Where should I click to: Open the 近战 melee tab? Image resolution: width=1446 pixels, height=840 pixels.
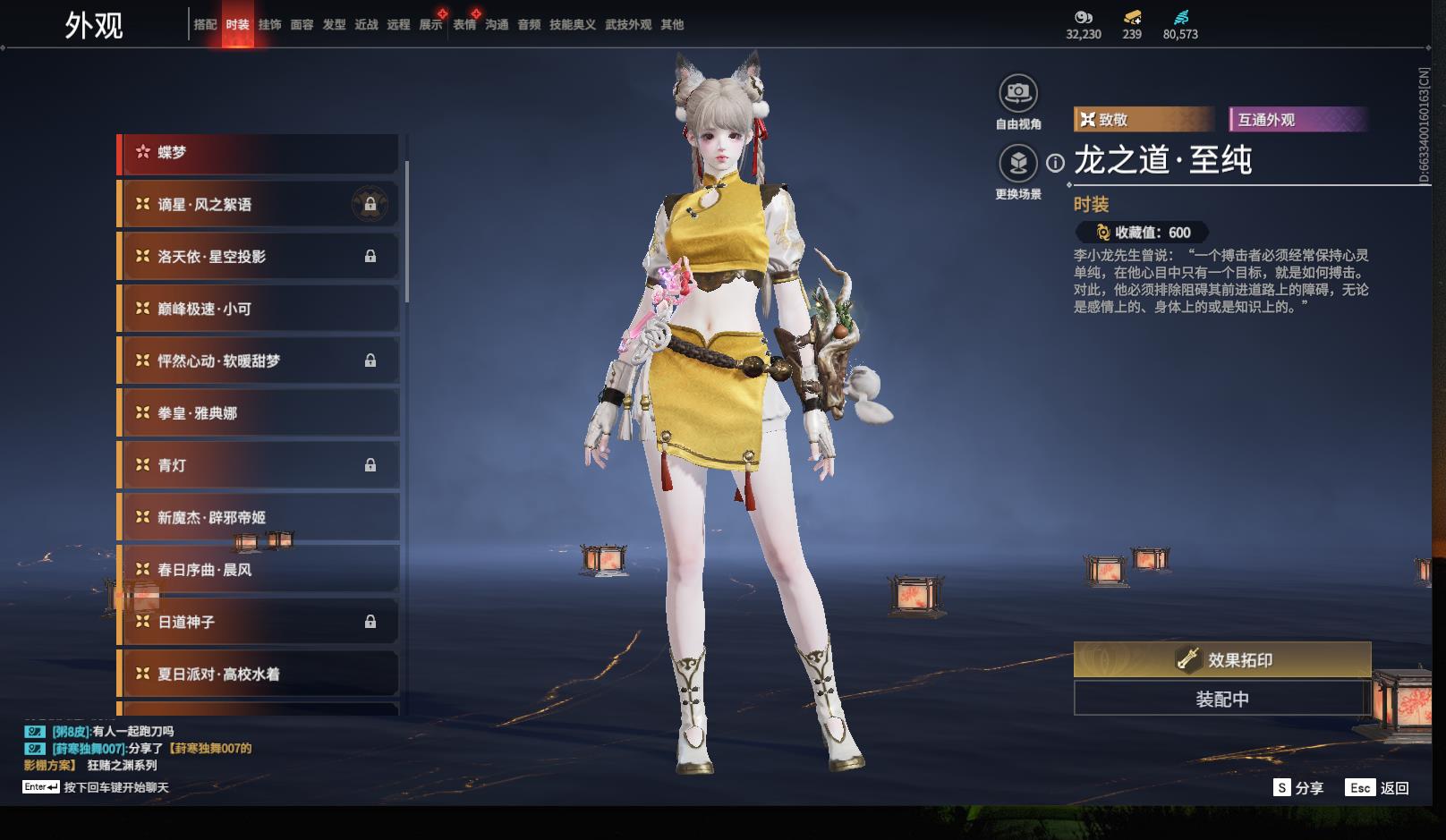[366, 25]
